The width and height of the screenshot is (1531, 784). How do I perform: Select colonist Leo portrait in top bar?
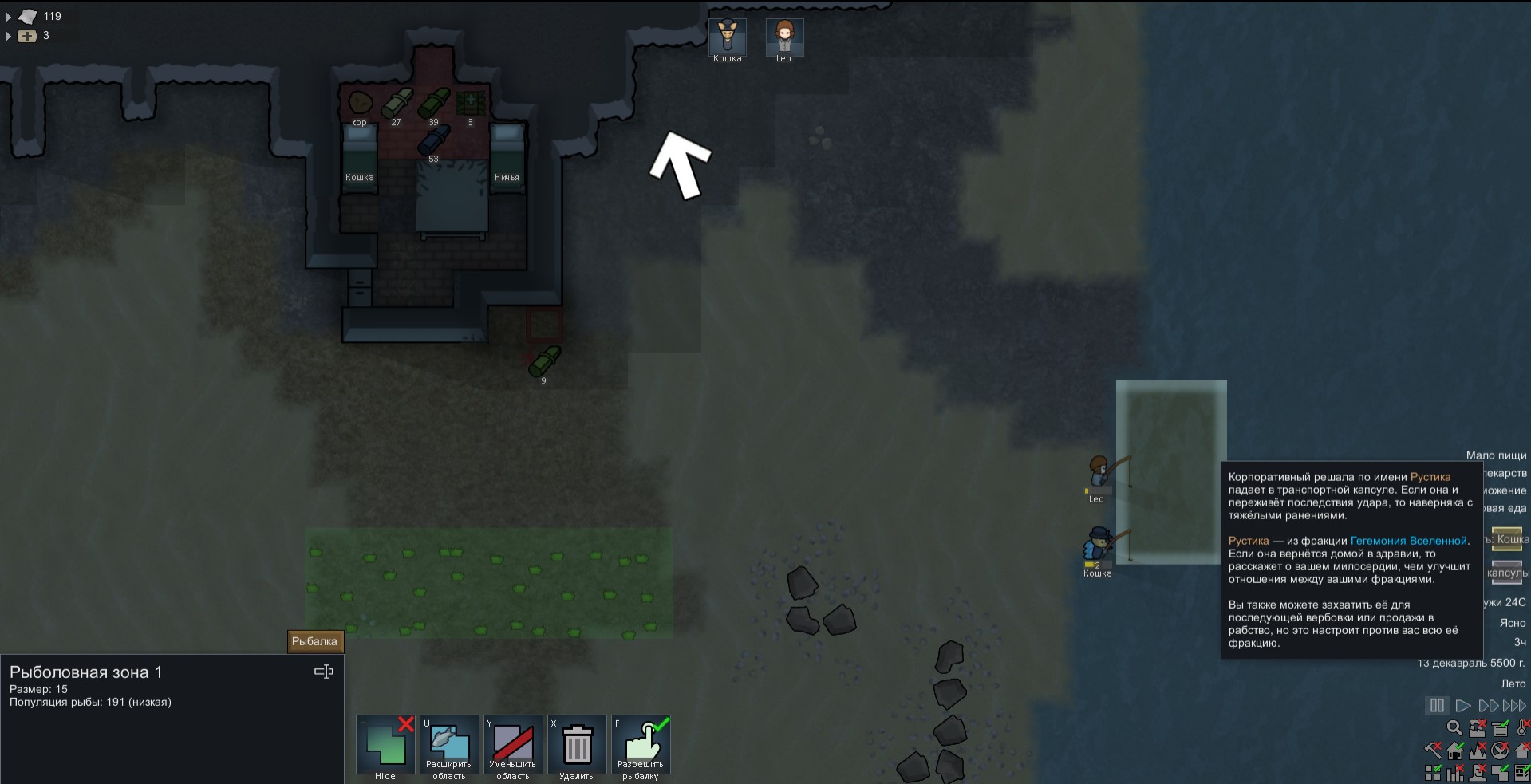pos(783,38)
